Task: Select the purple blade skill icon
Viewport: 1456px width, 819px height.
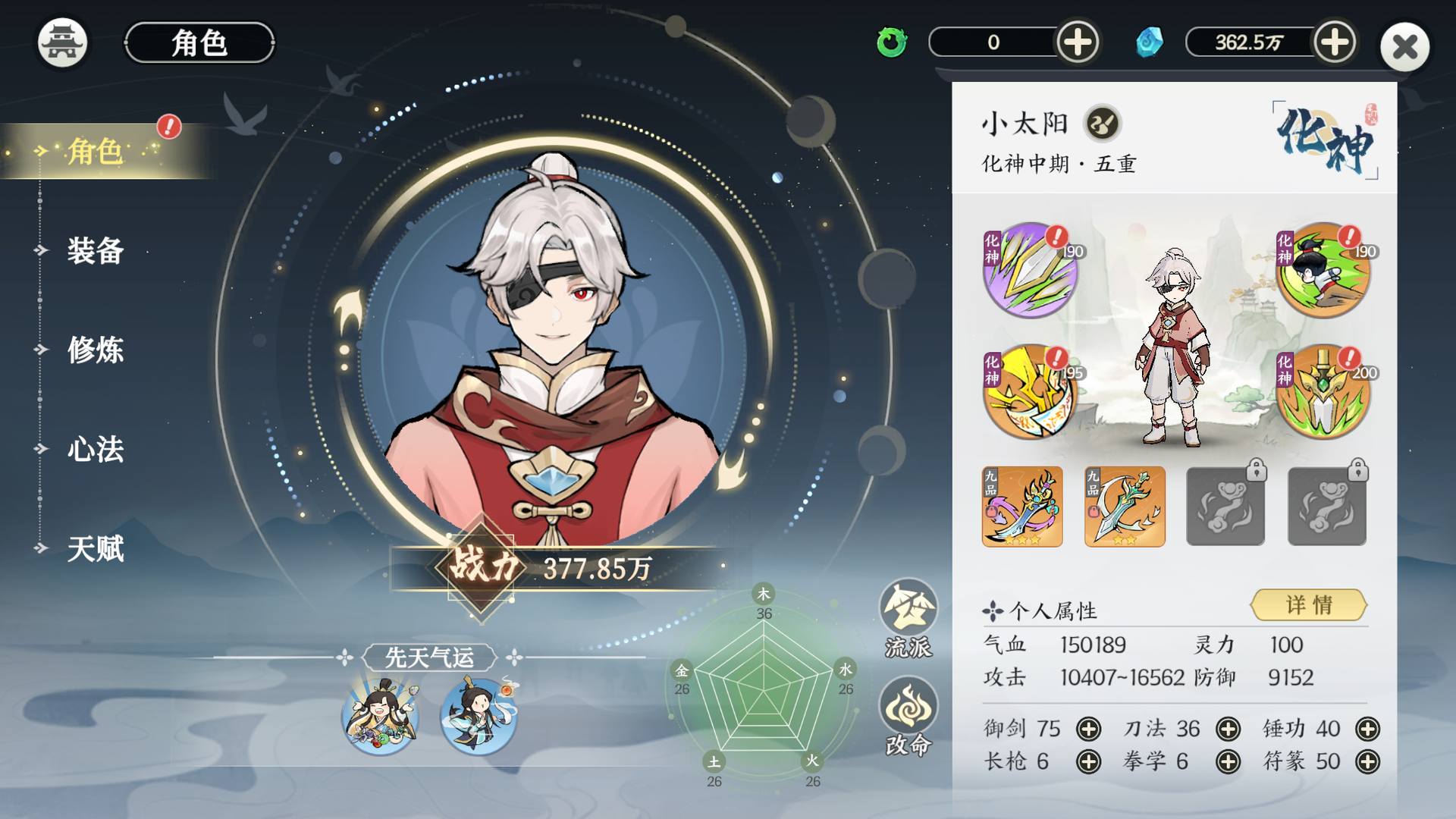Action: click(1029, 270)
